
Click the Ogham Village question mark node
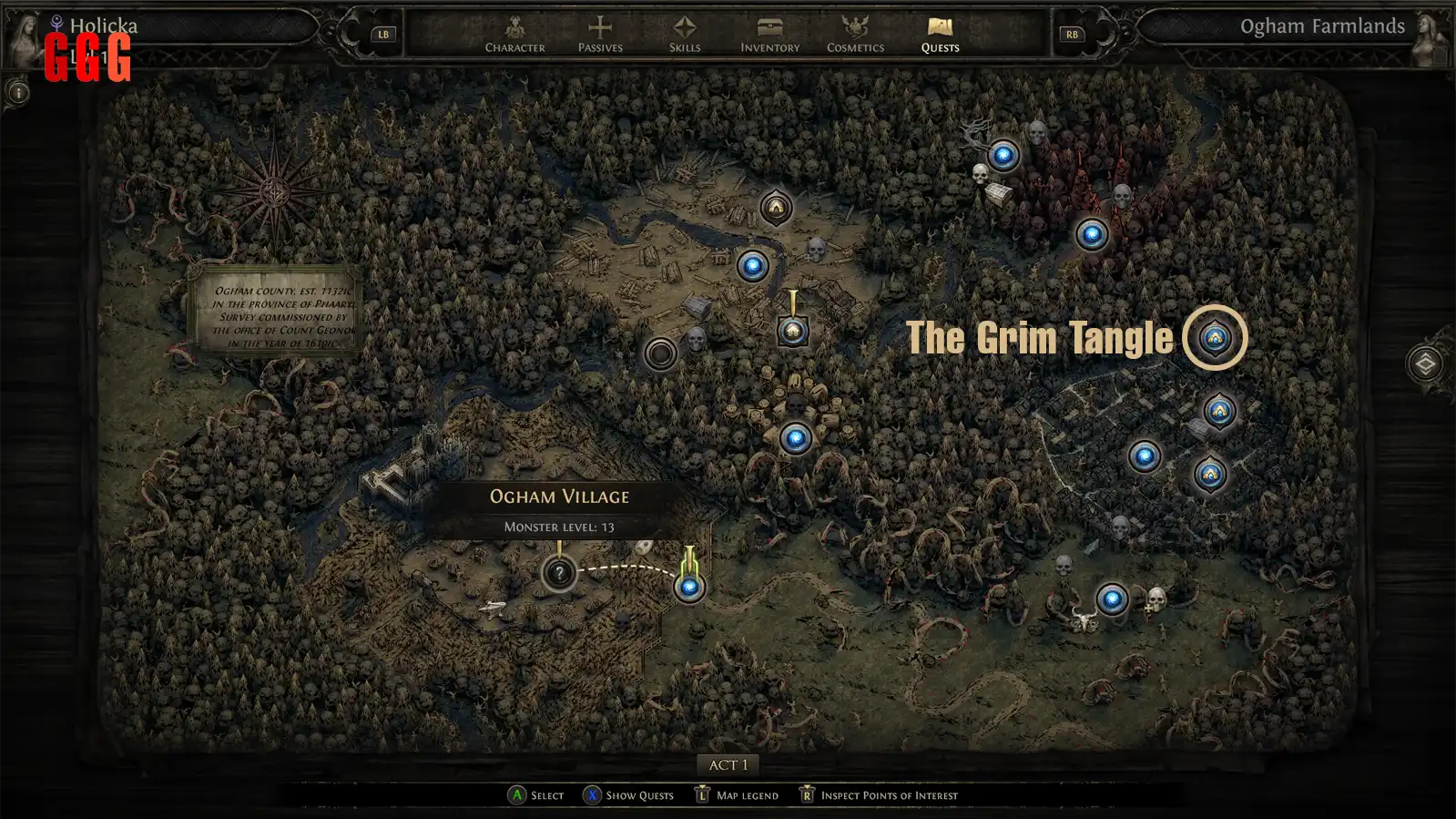pyautogui.click(x=559, y=573)
